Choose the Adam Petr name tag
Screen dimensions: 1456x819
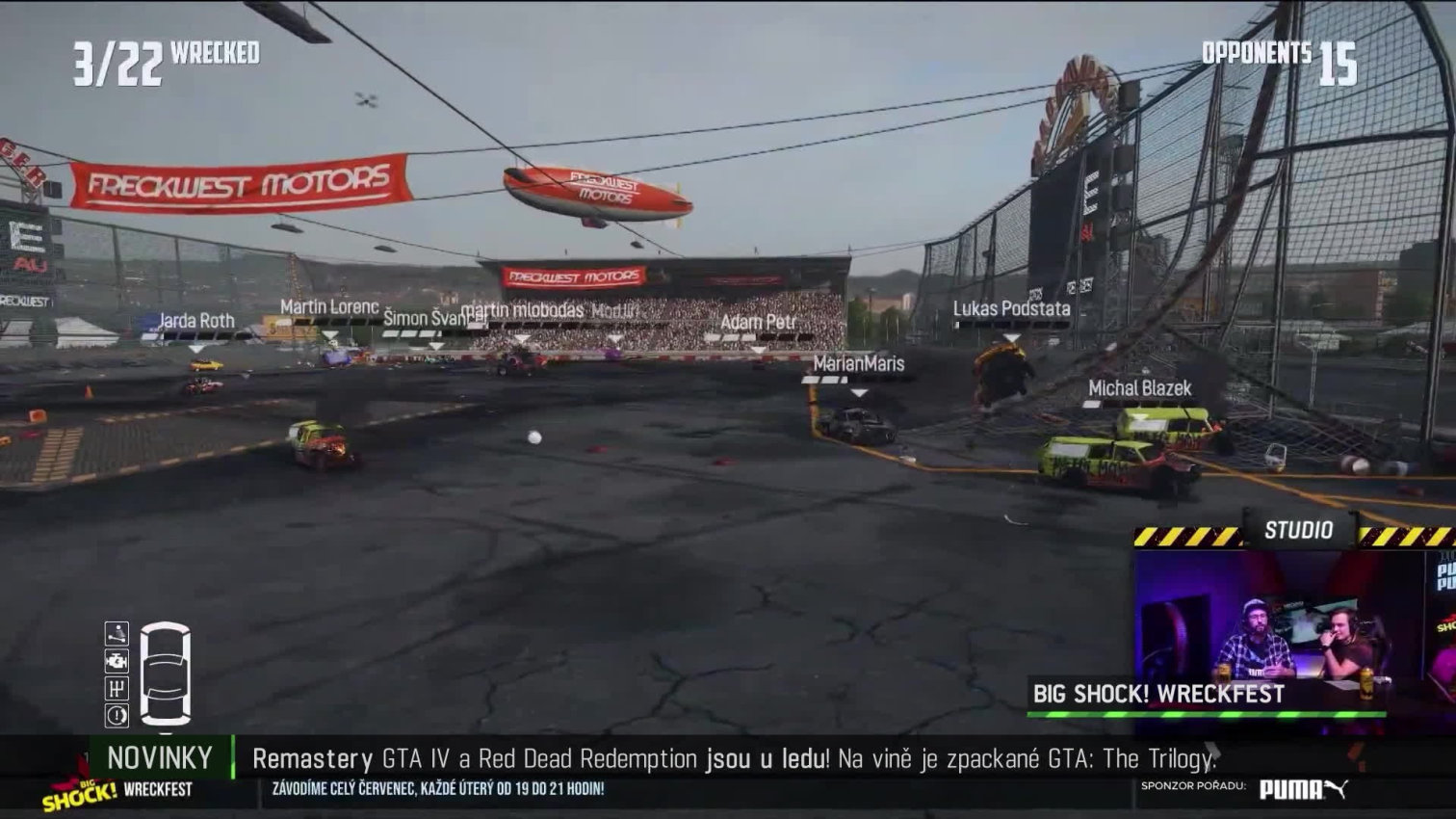pyautogui.click(x=758, y=322)
